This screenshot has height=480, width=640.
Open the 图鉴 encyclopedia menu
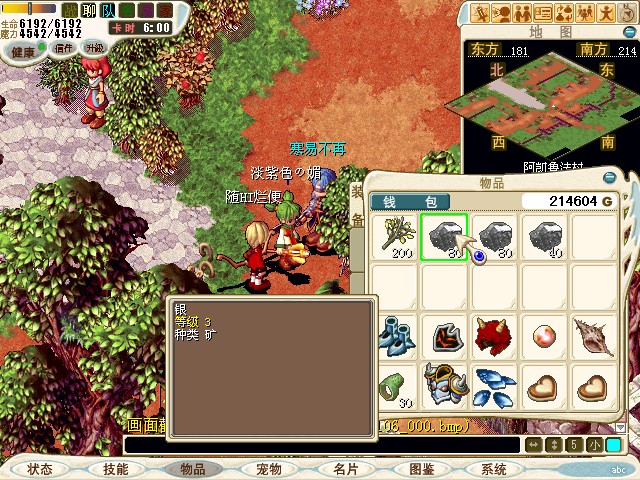pos(421,468)
